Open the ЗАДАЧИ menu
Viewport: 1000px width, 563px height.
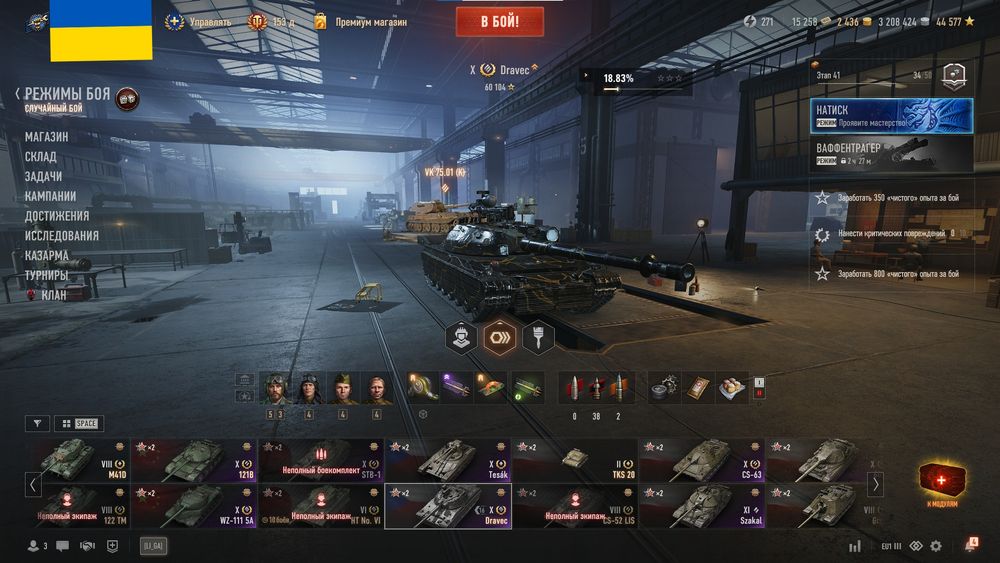[x=44, y=176]
